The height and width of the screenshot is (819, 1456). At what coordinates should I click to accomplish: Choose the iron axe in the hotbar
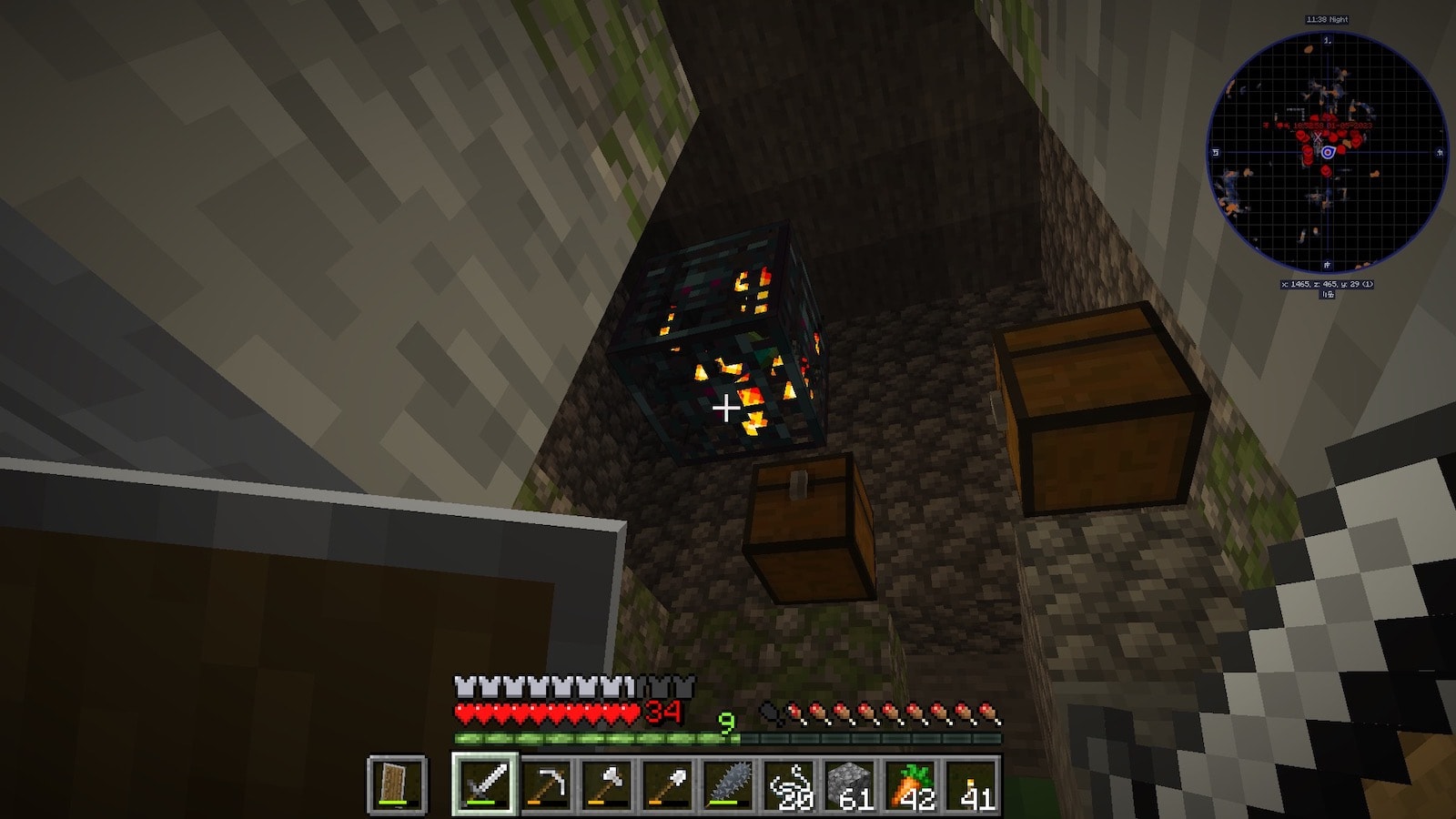pyautogui.click(x=607, y=784)
